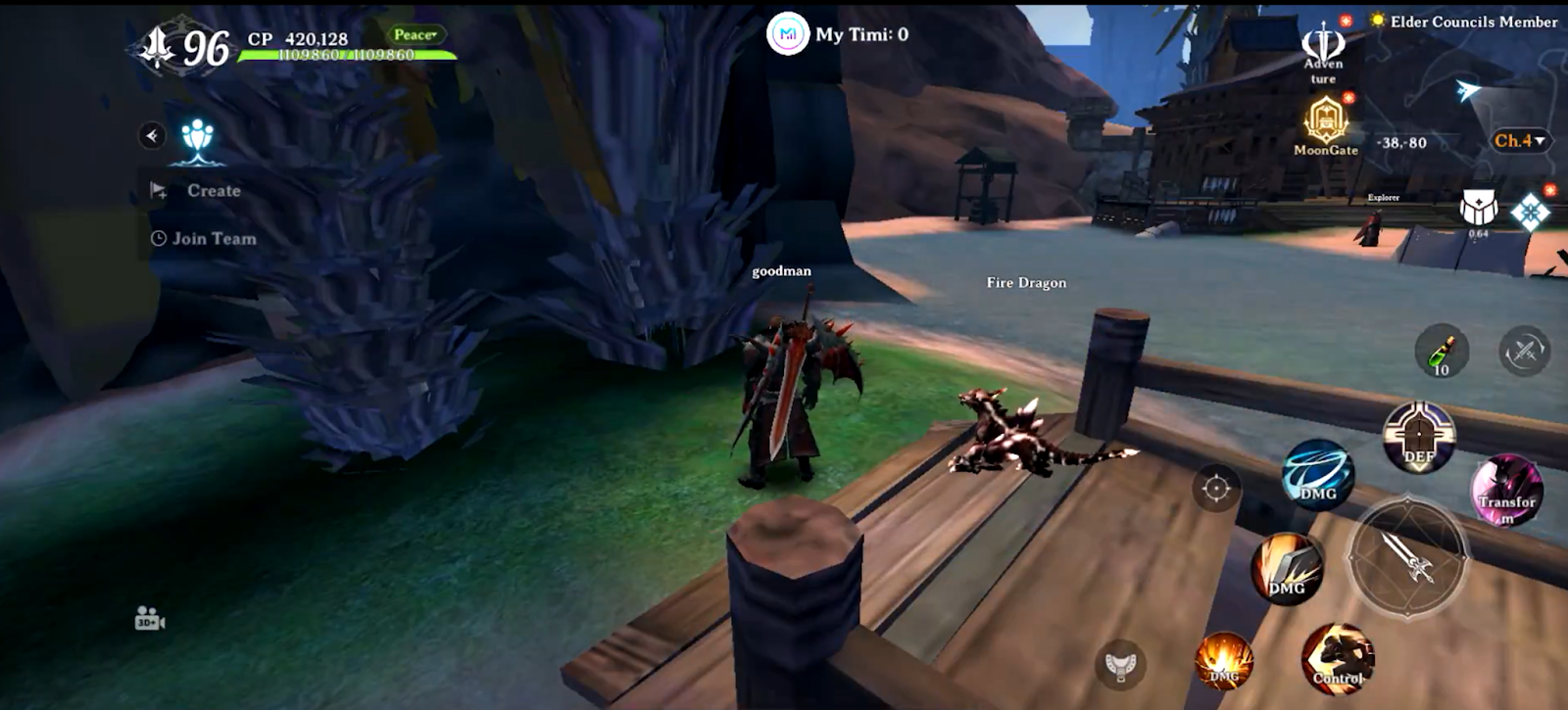Toggle the 3D camera icon

pos(149,619)
